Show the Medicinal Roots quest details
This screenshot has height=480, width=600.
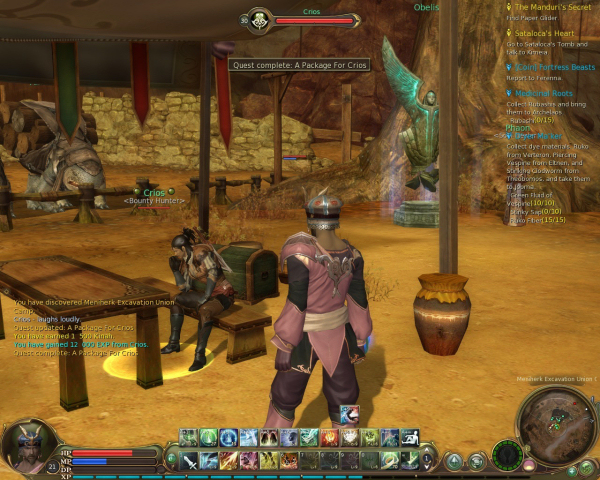pyautogui.click(x=545, y=93)
